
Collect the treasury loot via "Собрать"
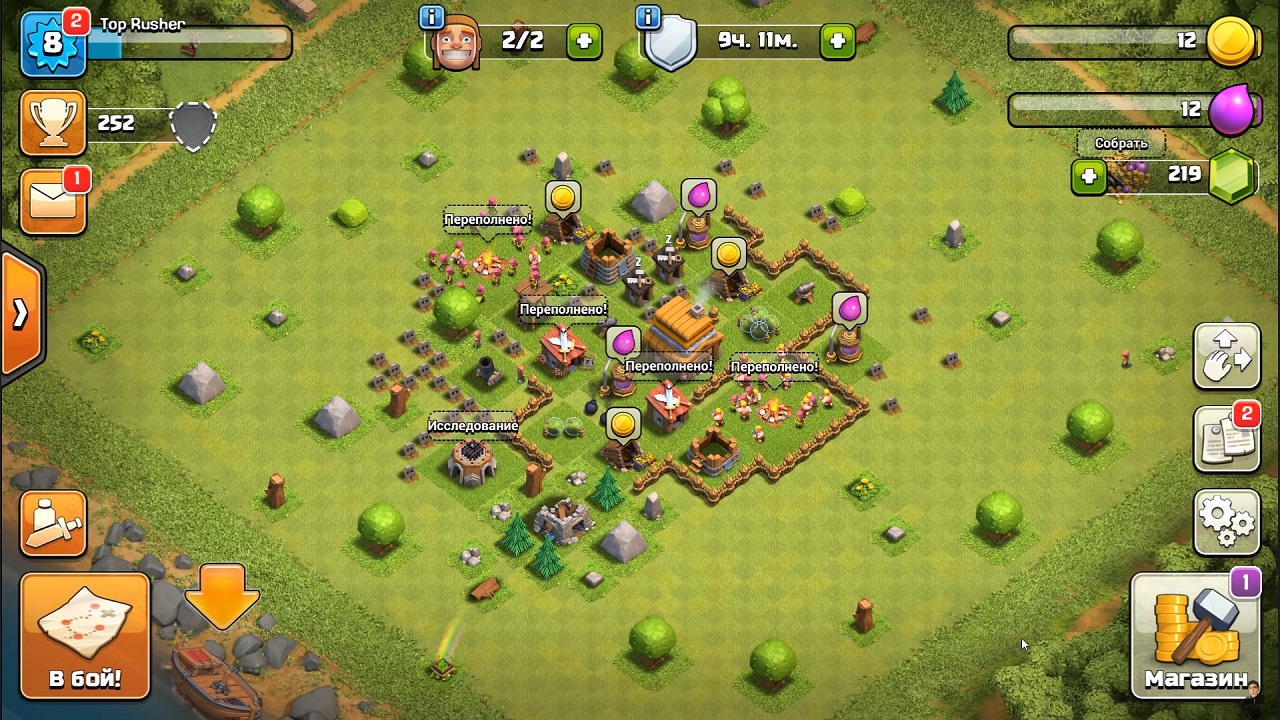(1120, 143)
